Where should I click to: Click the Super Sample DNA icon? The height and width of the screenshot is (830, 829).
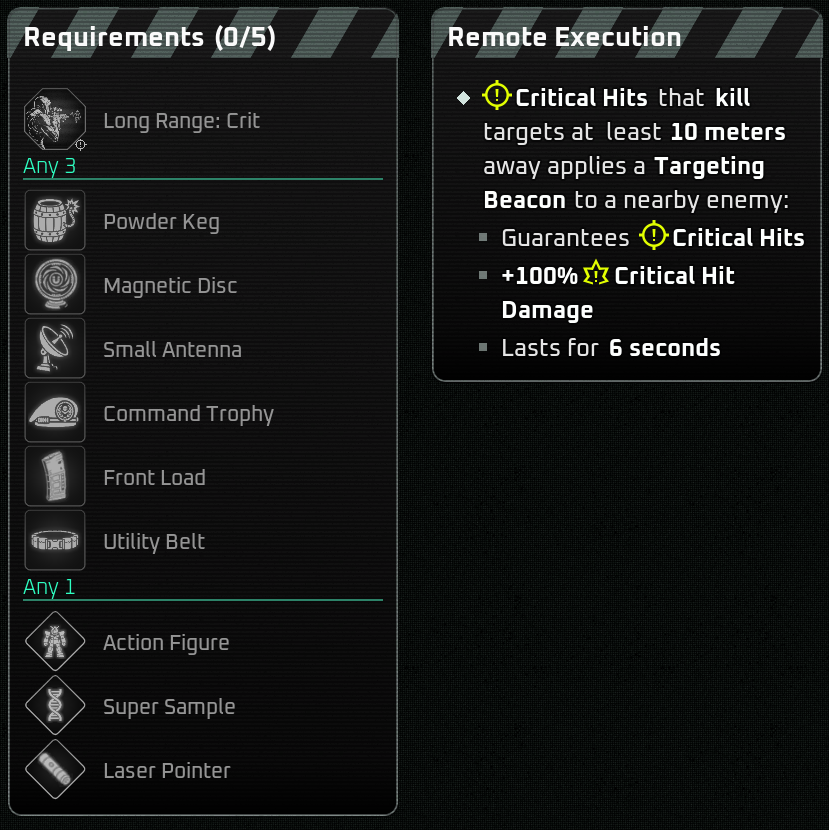[55, 706]
